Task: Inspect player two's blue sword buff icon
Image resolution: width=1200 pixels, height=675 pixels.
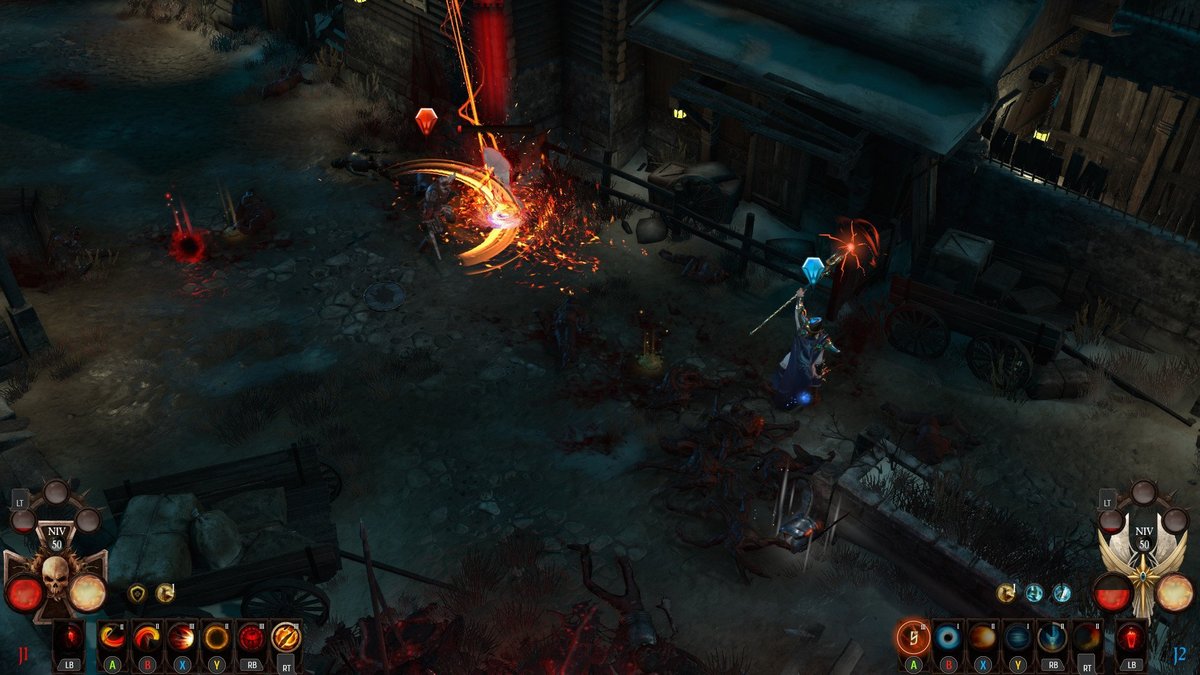Action: coord(1061,593)
